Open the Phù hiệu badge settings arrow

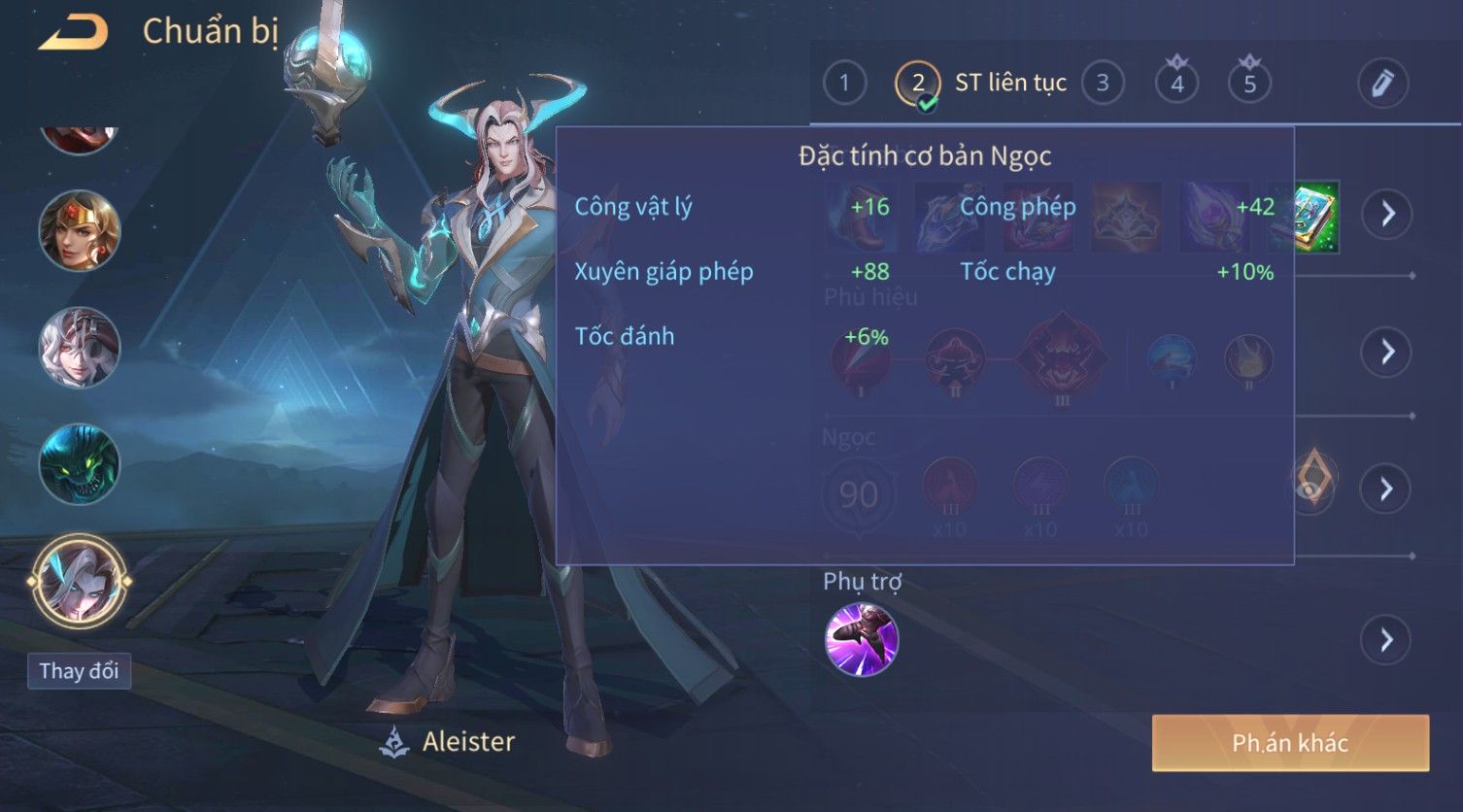(x=1387, y=352)
